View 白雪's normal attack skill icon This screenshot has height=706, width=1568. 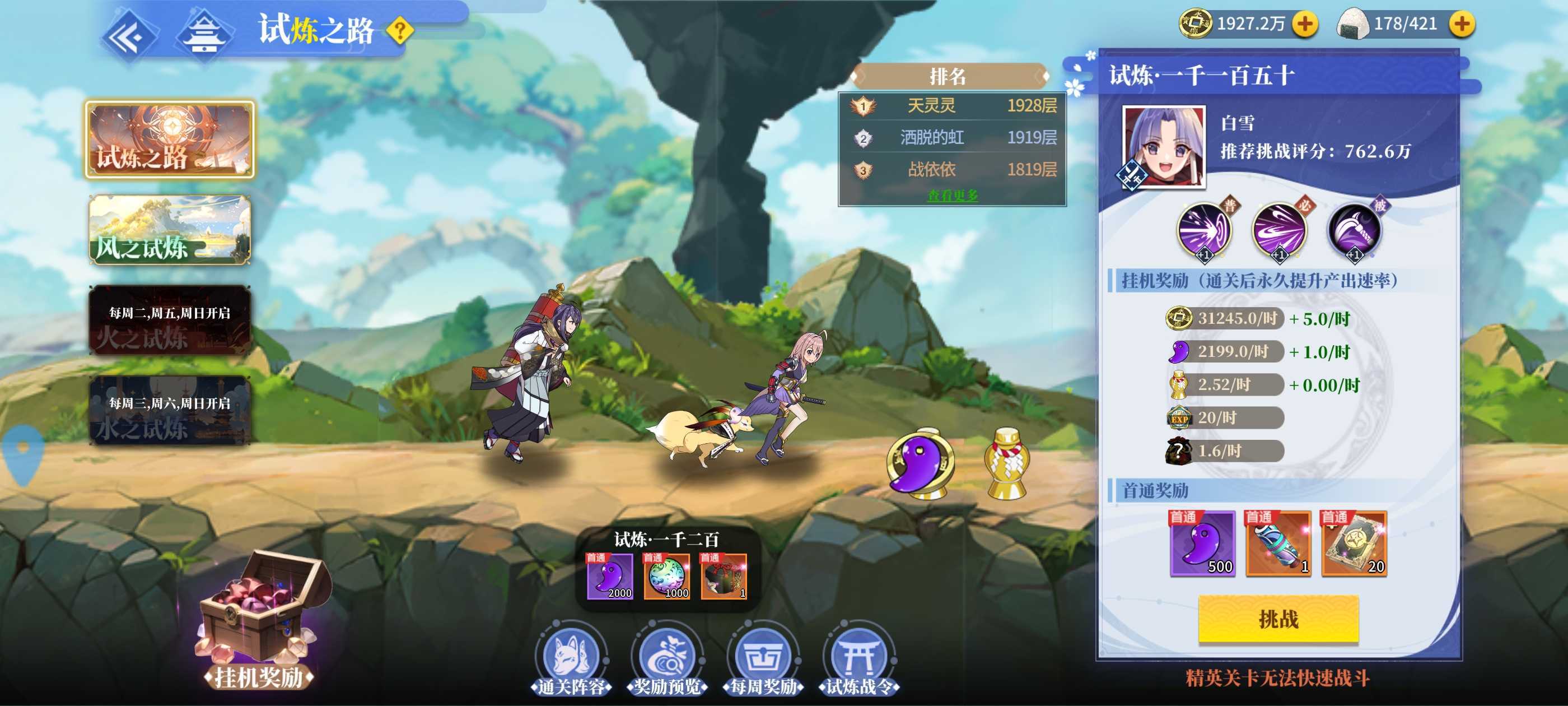click(1203, 231)
